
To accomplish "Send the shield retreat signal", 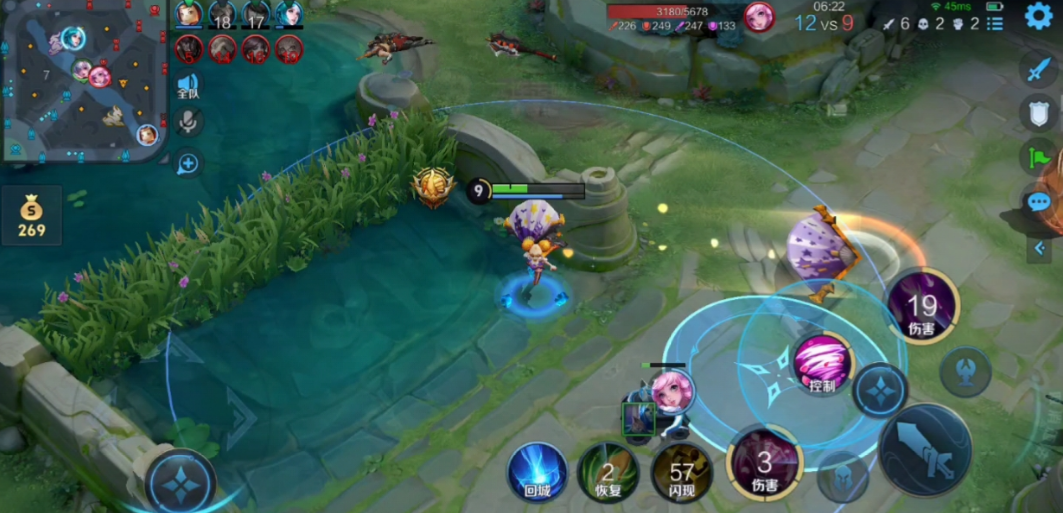I will click(x=1039, y=112).
